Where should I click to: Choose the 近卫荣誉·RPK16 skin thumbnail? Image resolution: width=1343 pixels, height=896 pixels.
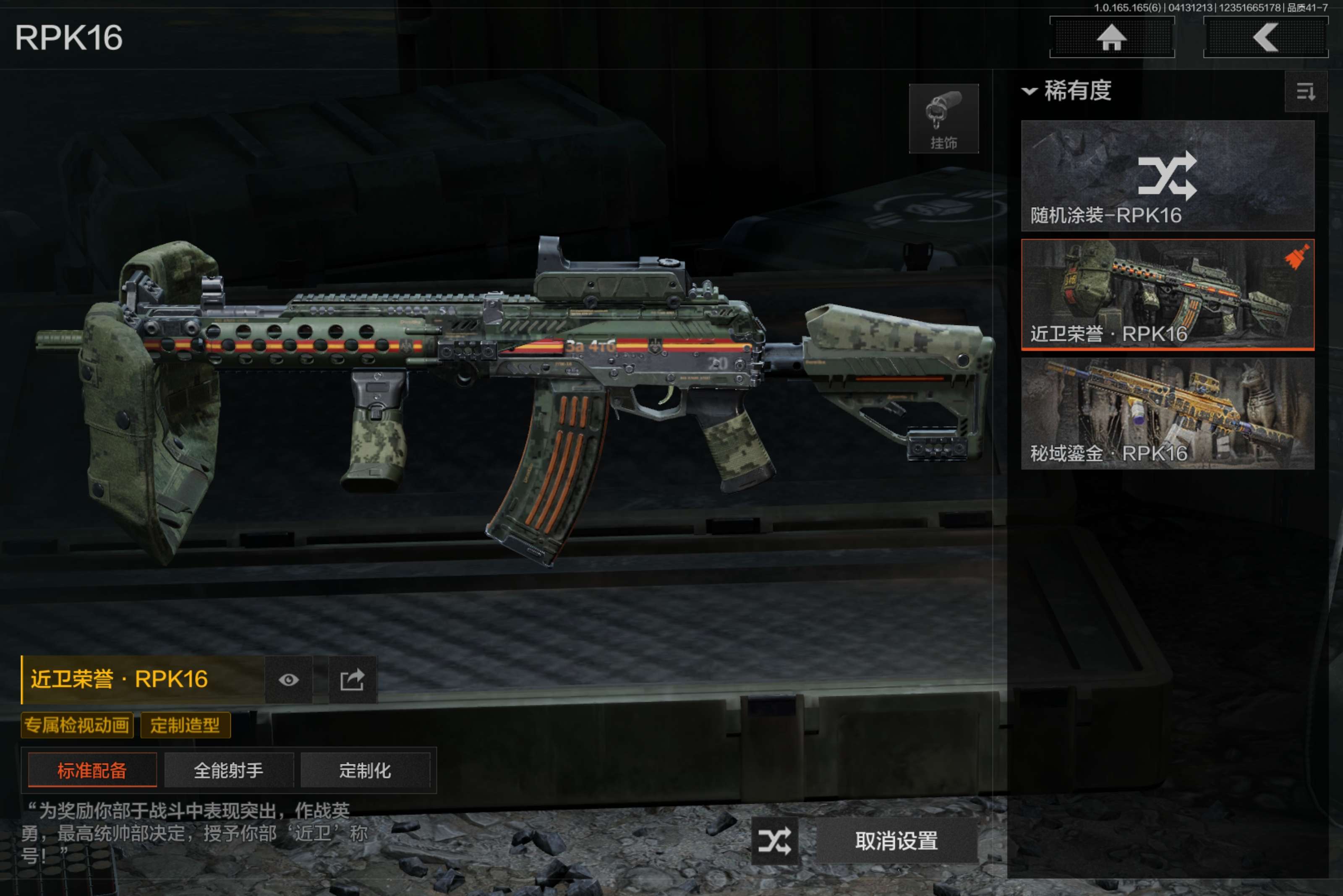pyautogui.click(x=1167, y=294)
